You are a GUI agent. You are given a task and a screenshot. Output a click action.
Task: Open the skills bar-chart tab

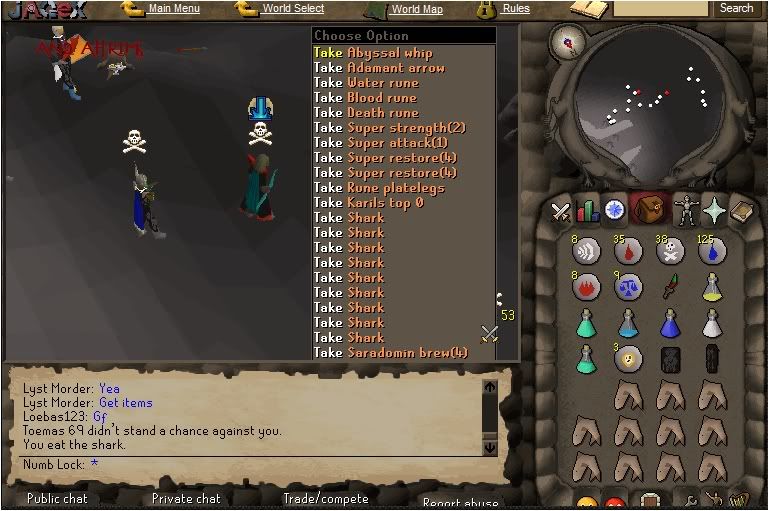pos(587,211)
